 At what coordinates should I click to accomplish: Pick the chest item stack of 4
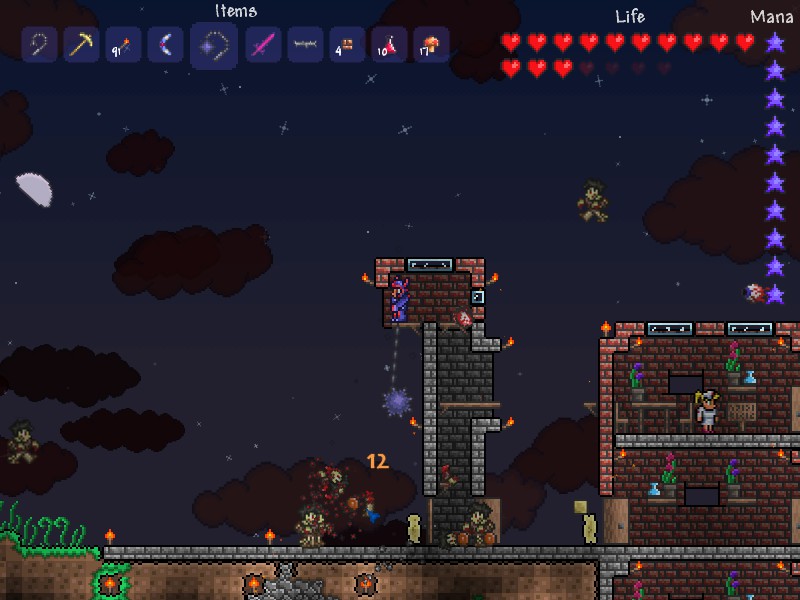347,45
